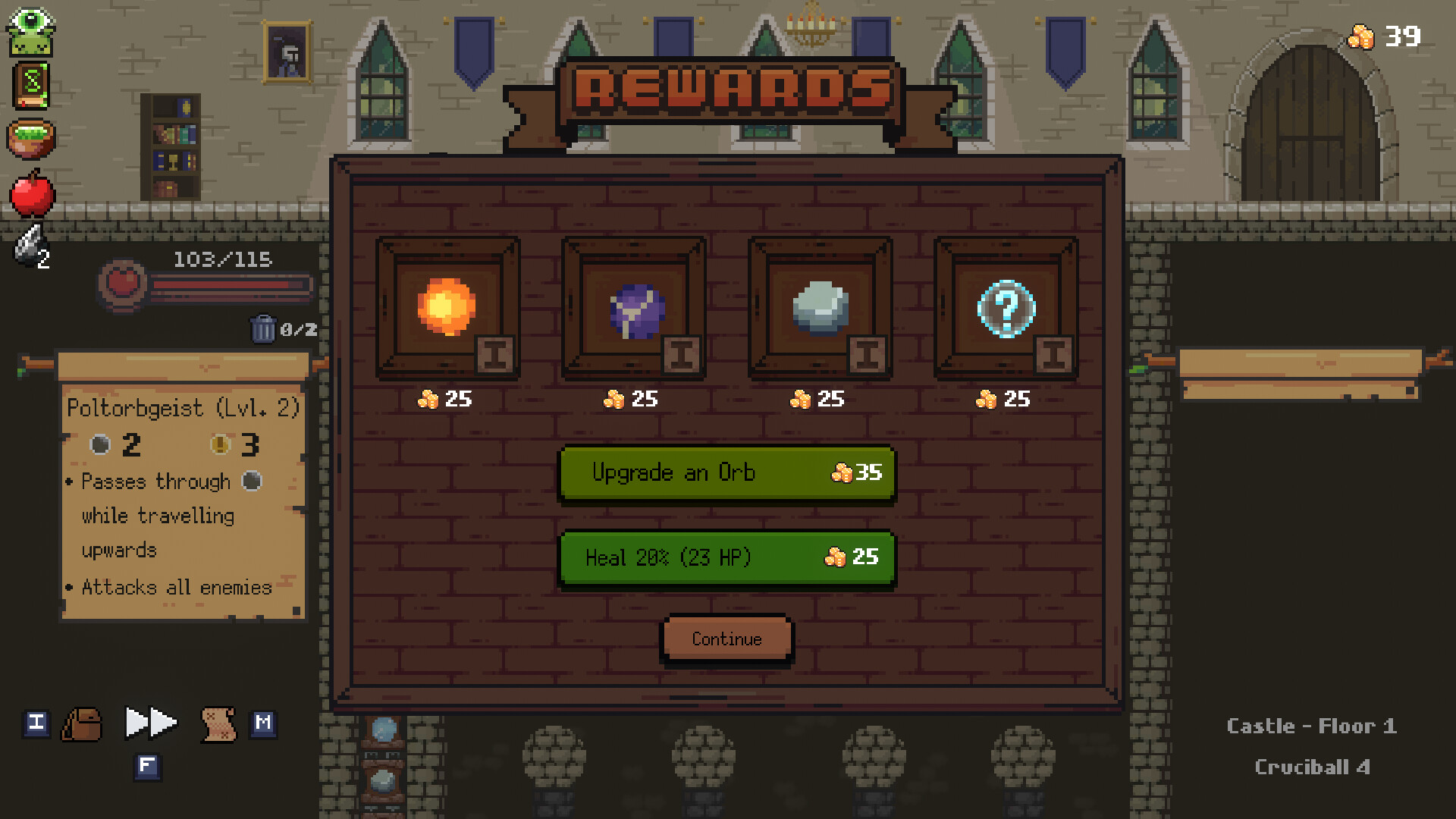The height and width of the screenshot is (819, 1456).
Task: Click the Heal 20% (23 HP) button
Action: [x=726, y=558]
